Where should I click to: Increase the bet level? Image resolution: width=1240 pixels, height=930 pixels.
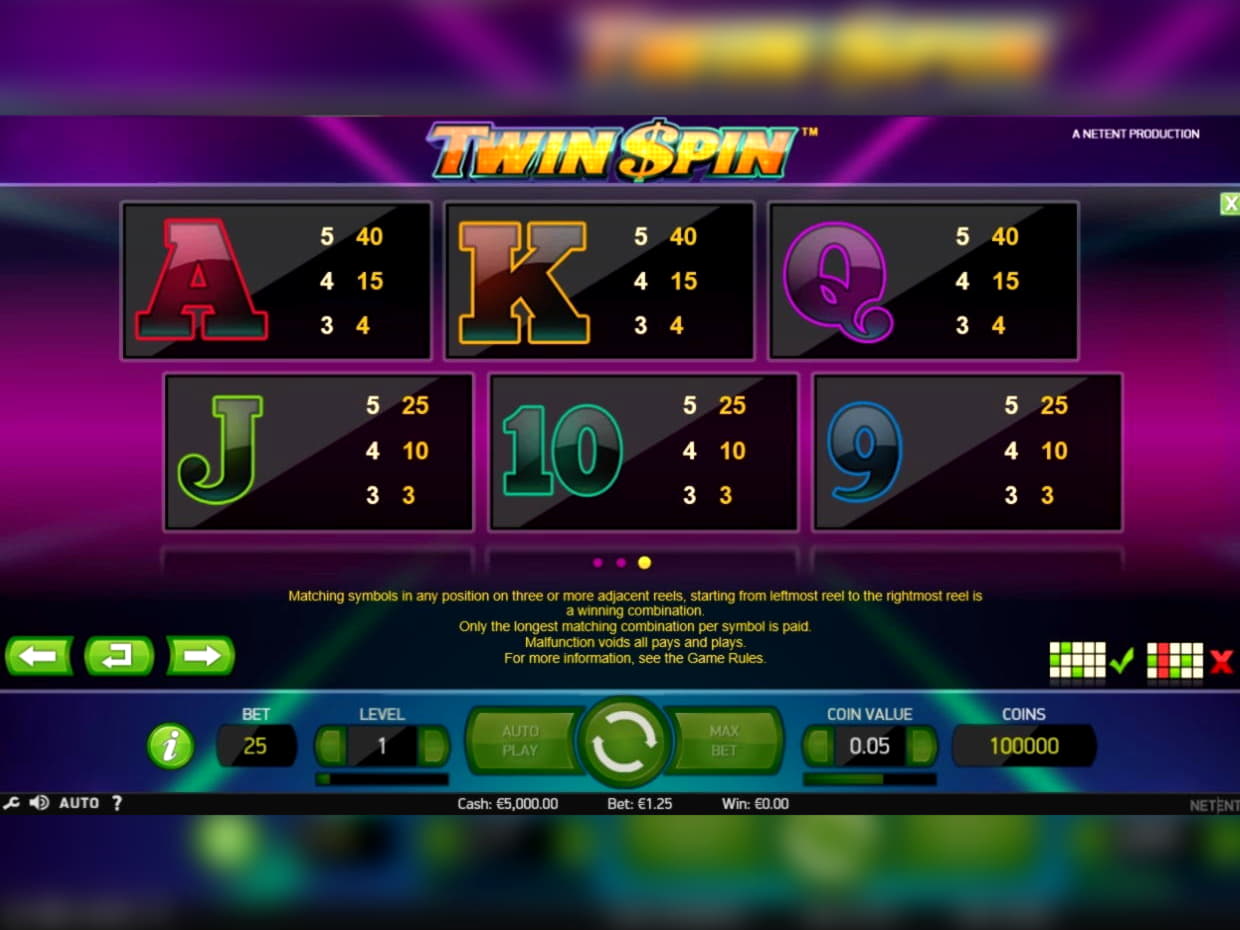(433, 746)
